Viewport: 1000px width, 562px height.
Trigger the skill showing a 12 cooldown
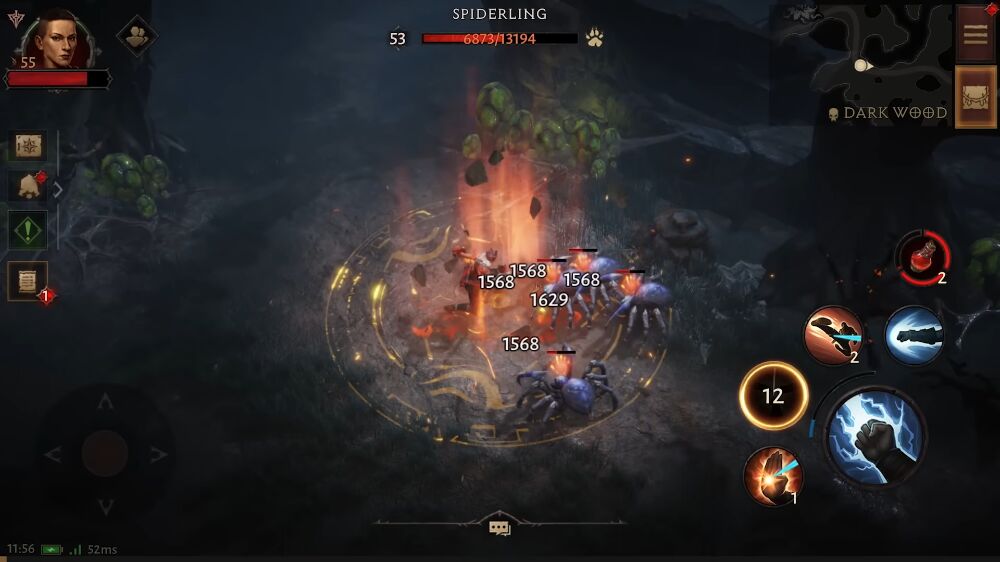[773, 396]
